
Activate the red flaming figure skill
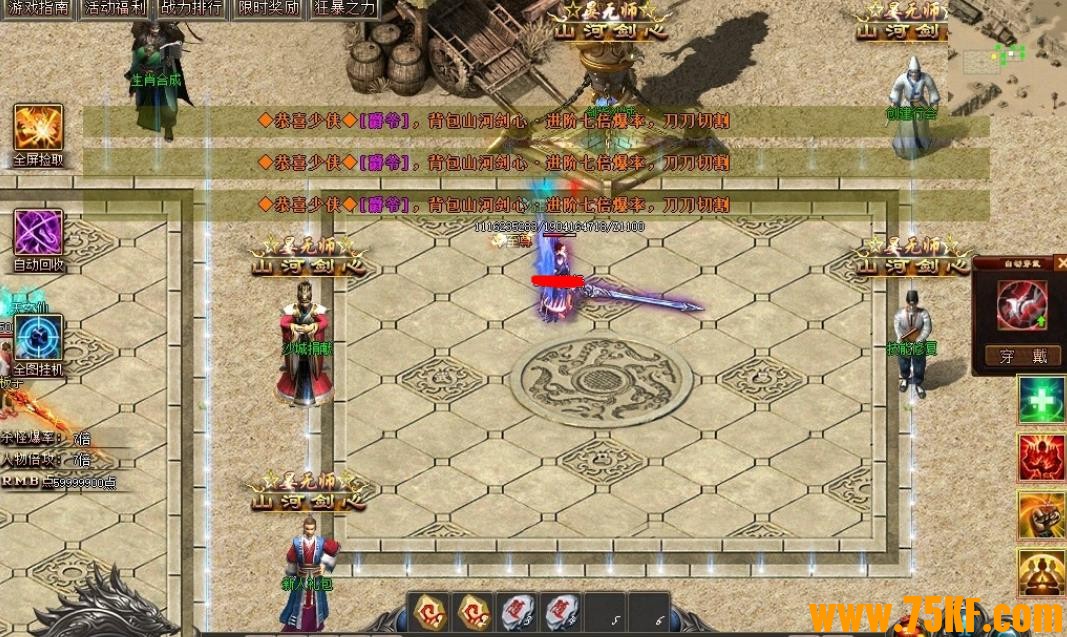click(1041, 458)
